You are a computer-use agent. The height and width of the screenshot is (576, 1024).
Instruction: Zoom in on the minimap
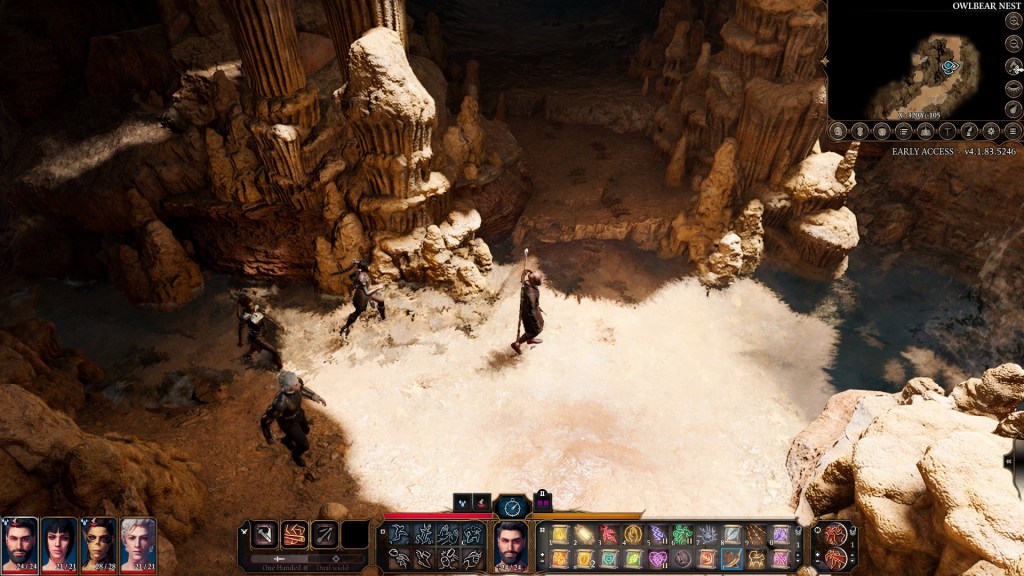point(1013,21)
